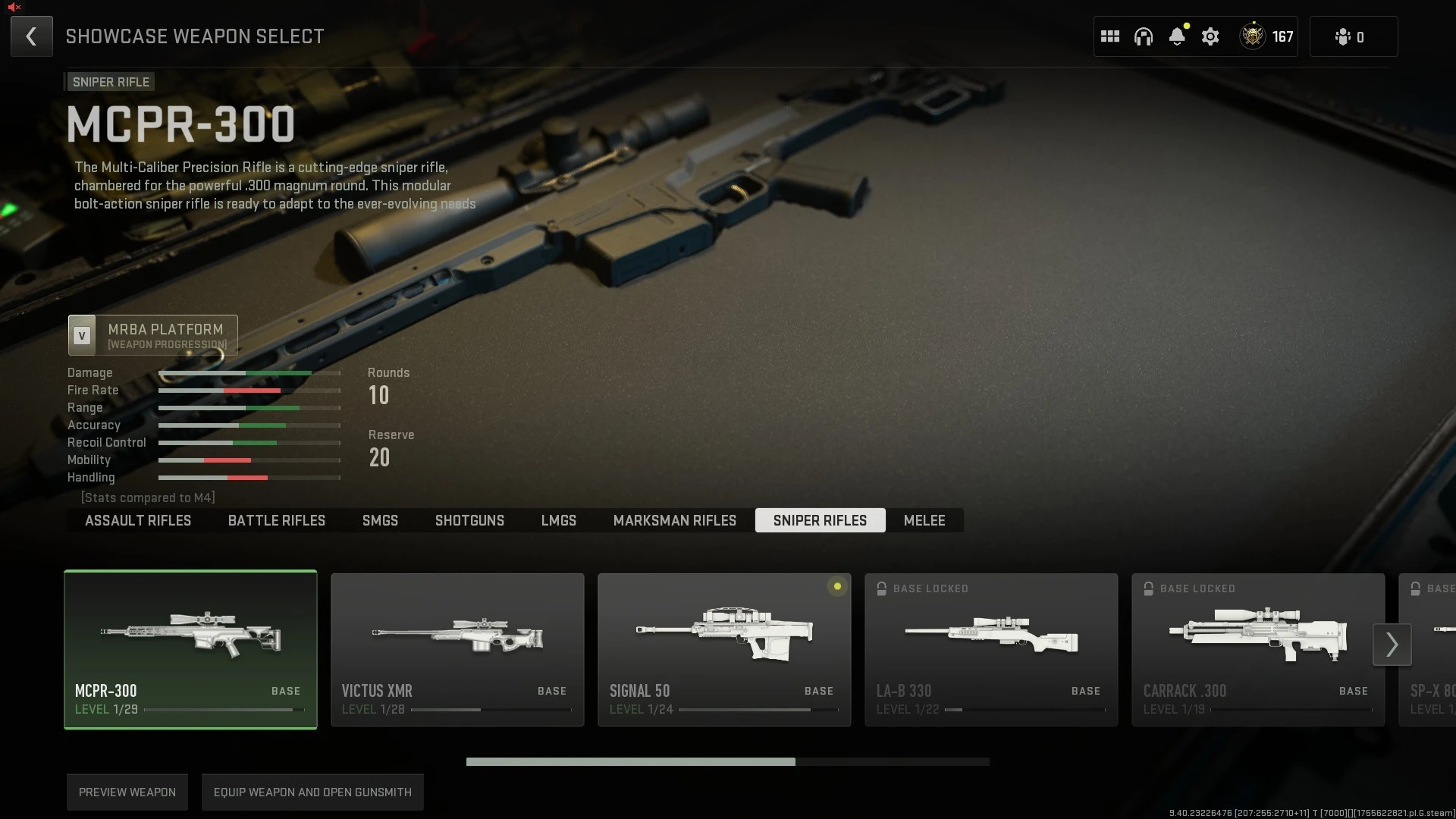The image size is (1456, 819).
Task: Open the notifications bell
Action: point(1177,36)
